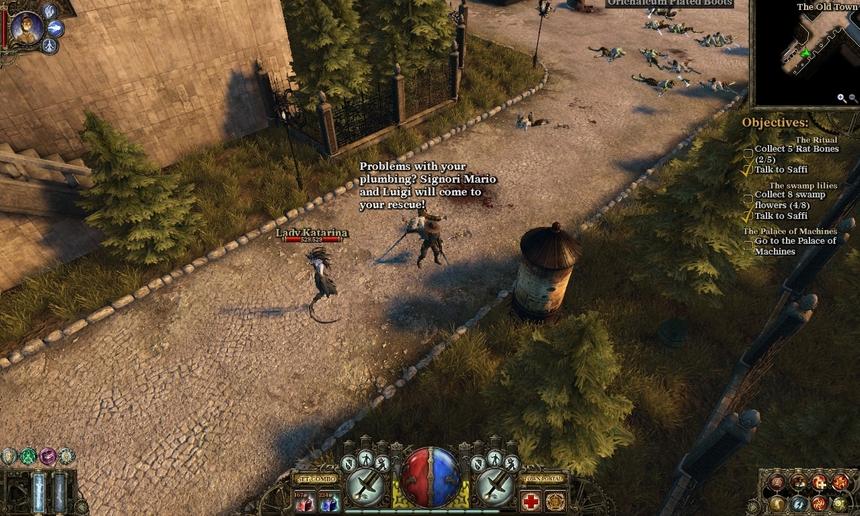Select the right sword attack skill
860x516 pixels.
coord(494,487)
